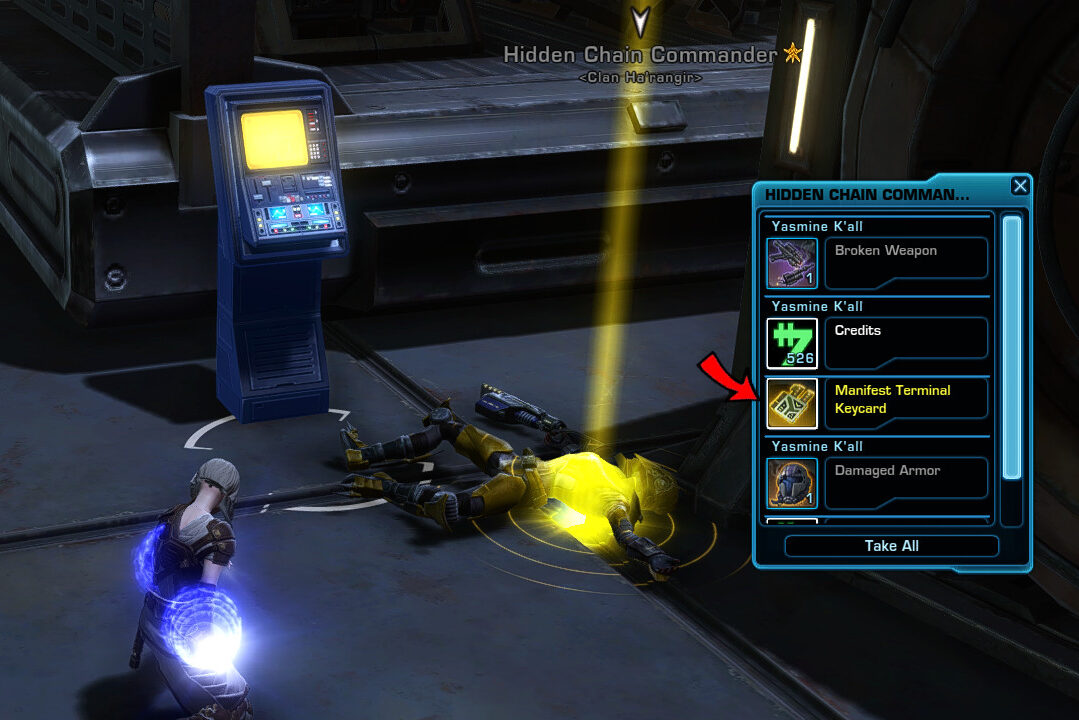The height and width of the screenshot is (720, 1079).
Task: Take All loot items
Action: (x=891, y=546)
